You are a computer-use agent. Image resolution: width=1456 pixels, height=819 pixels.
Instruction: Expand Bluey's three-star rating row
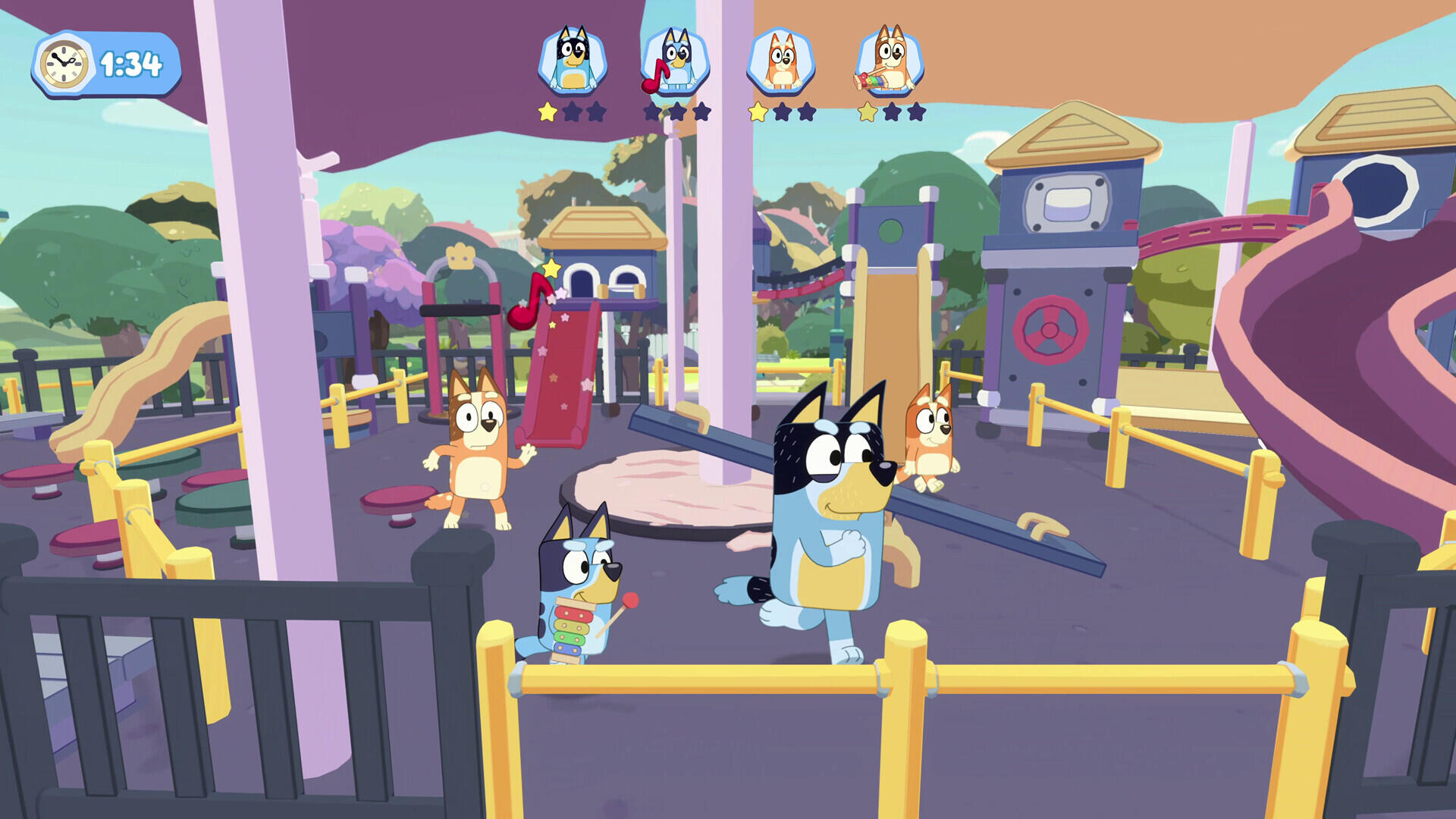[x=678, y=114]
